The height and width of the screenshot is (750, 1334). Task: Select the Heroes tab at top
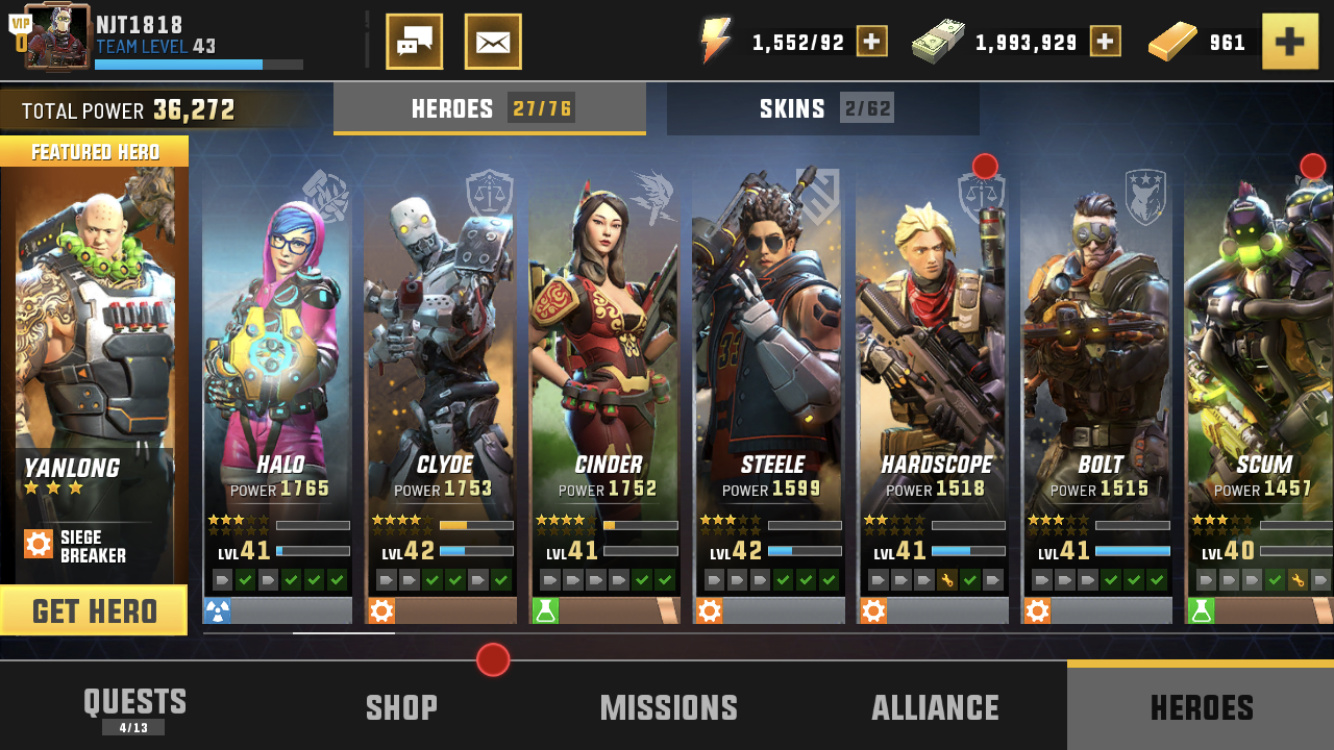489,109
